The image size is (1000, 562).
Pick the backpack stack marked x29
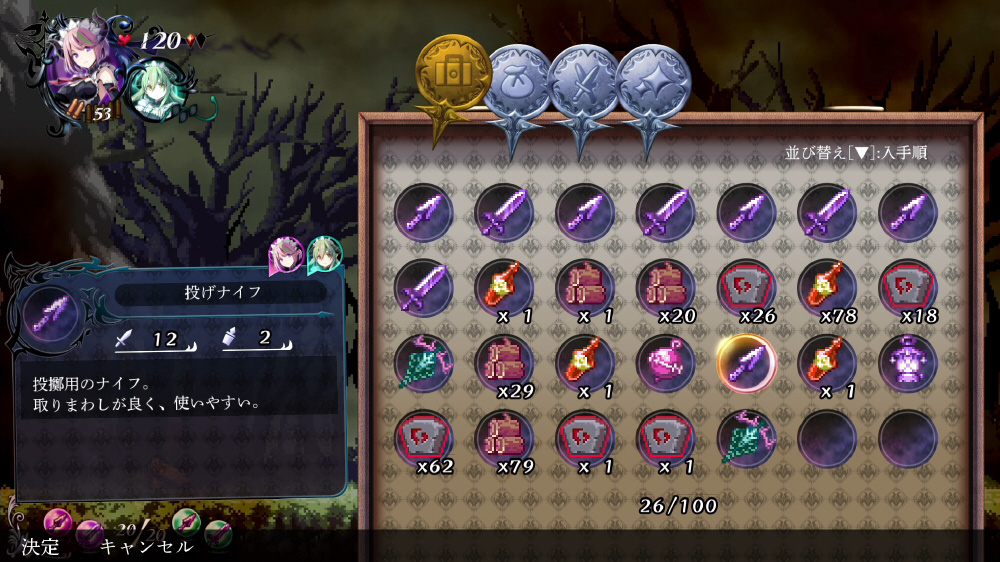[x=504, y=361]
